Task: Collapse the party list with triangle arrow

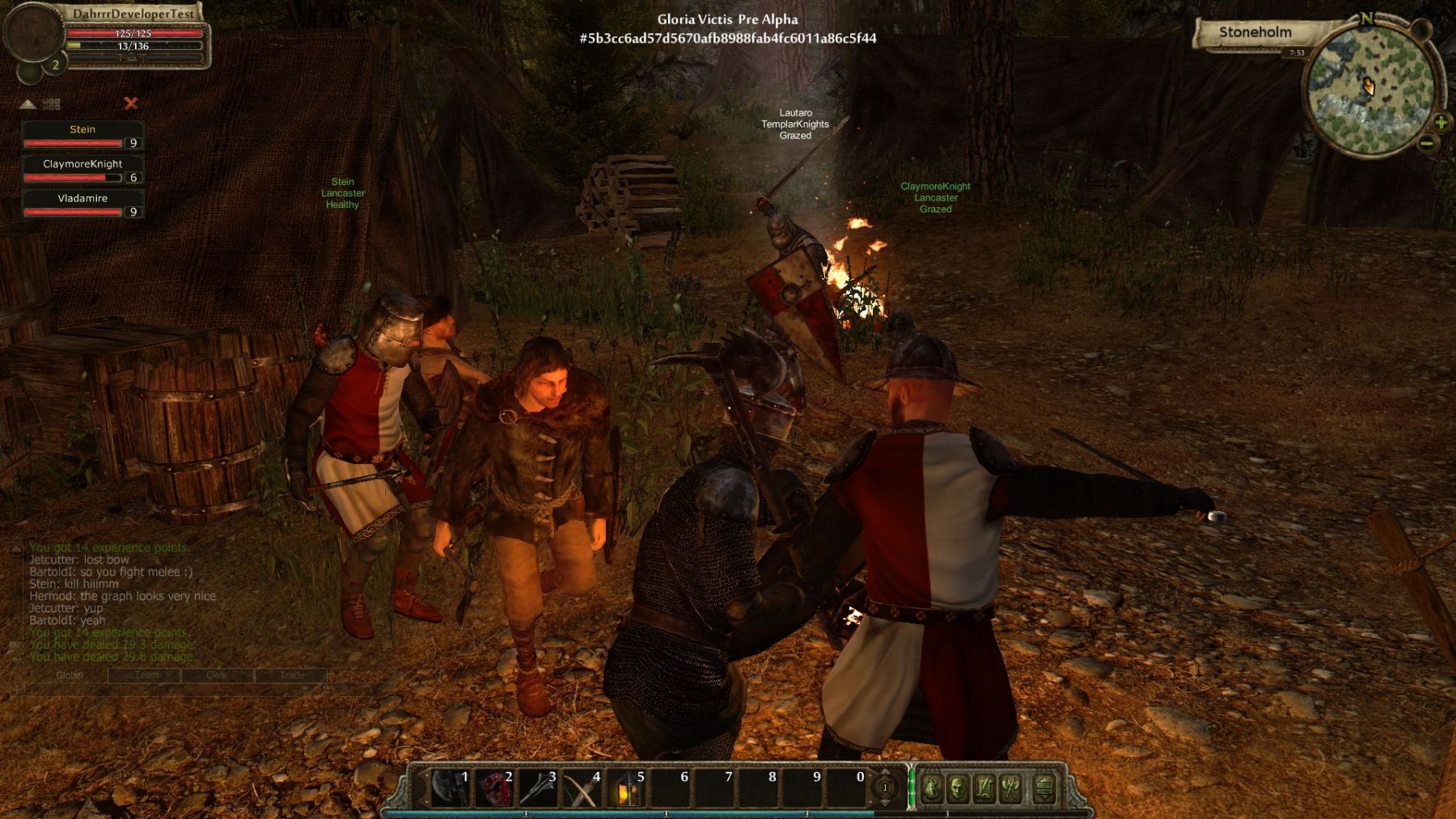Action: (28, 104)
